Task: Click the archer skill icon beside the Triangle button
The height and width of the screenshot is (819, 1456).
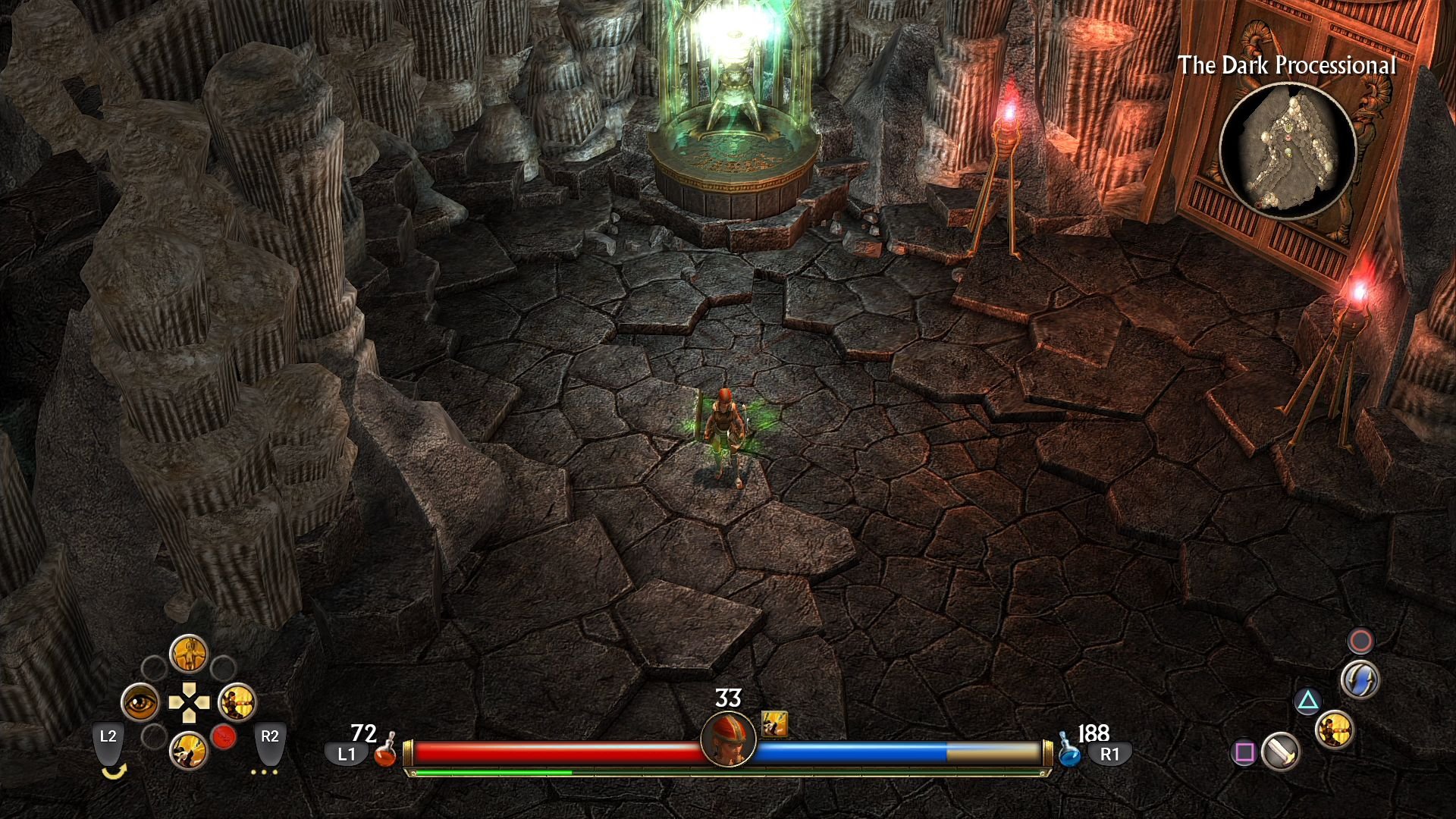Action: (x=1335, y=731)
